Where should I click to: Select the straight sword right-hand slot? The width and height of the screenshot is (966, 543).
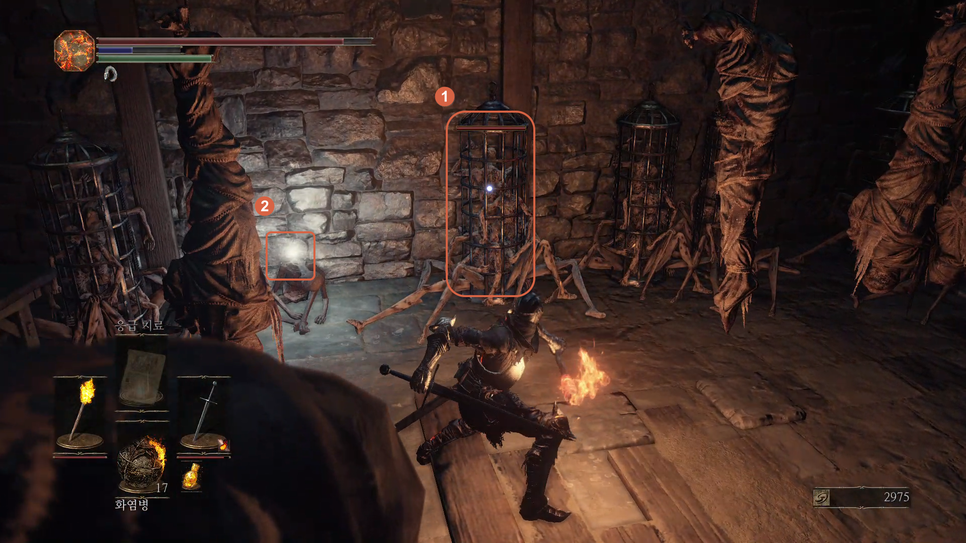[205, 414]
